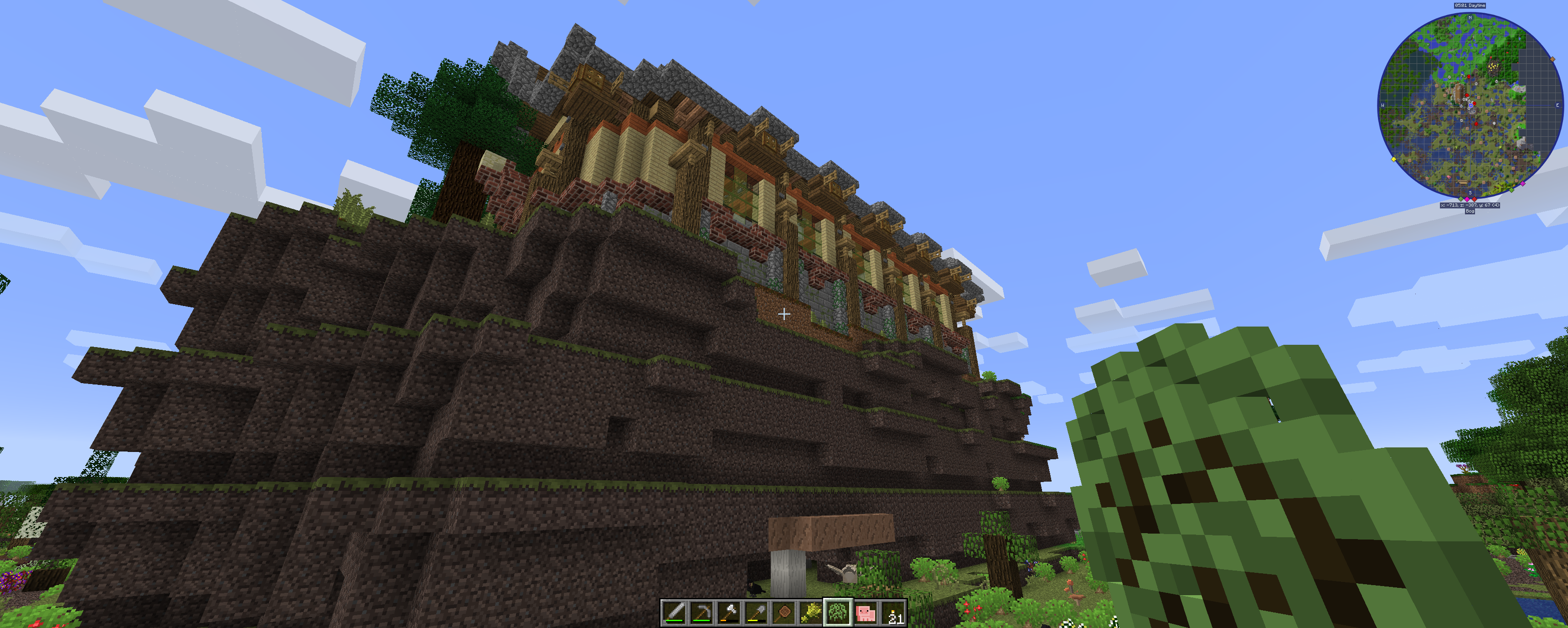Click the 05:01 Daytime label above the minimap
This screenshot has width=1568, height=628.
pos(1470,5)
